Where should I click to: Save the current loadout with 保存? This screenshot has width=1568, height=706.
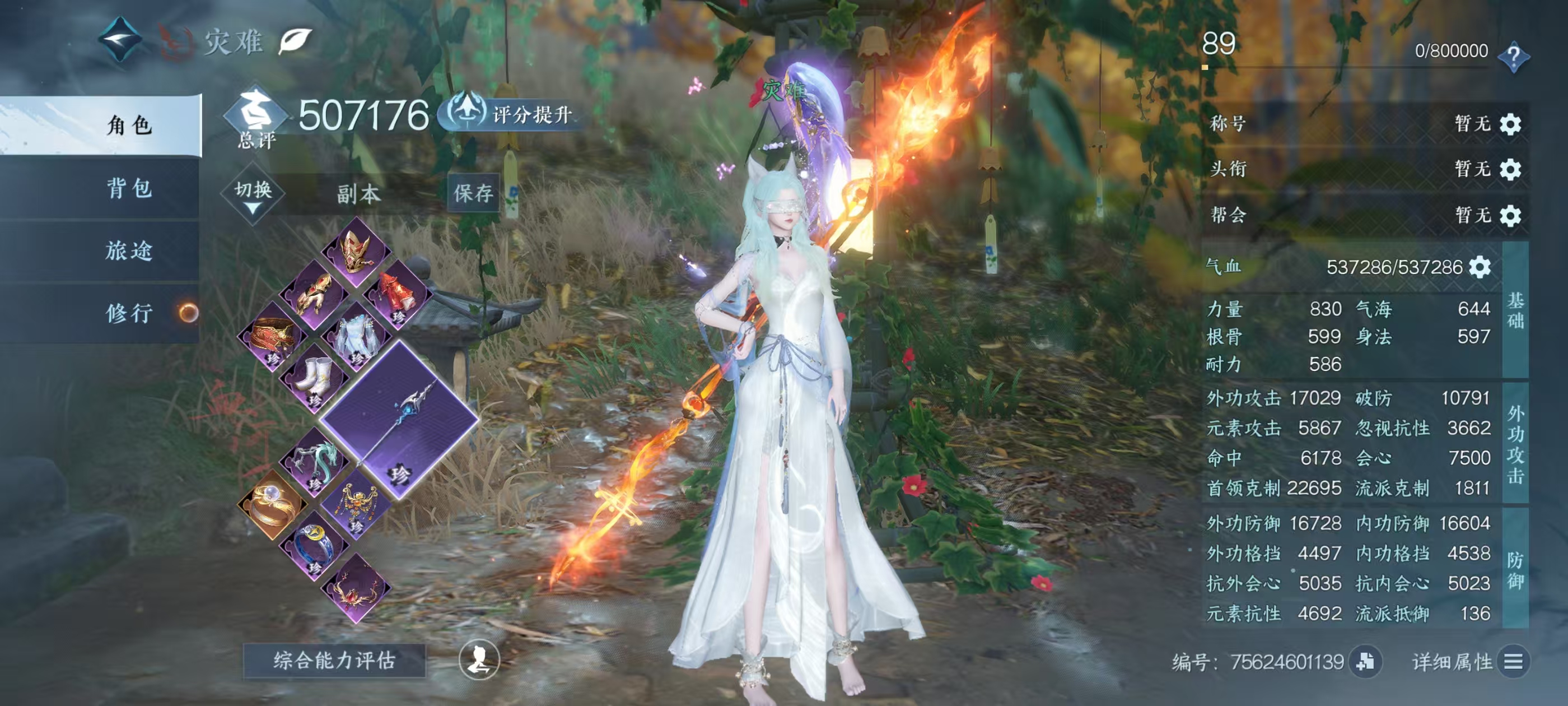click(473, 193)
